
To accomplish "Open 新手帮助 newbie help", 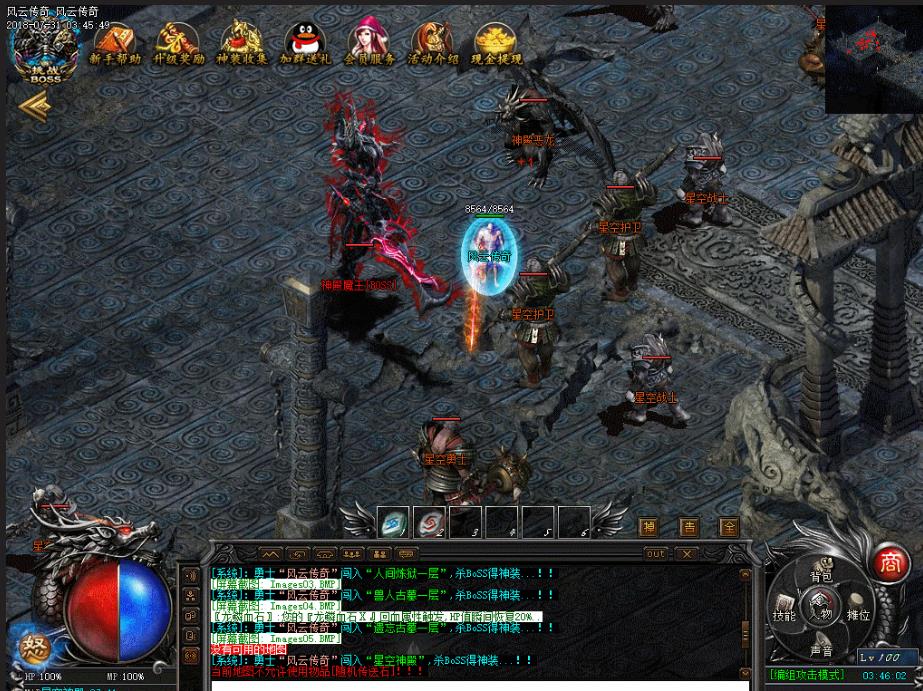I will click(x=115, y=44).
